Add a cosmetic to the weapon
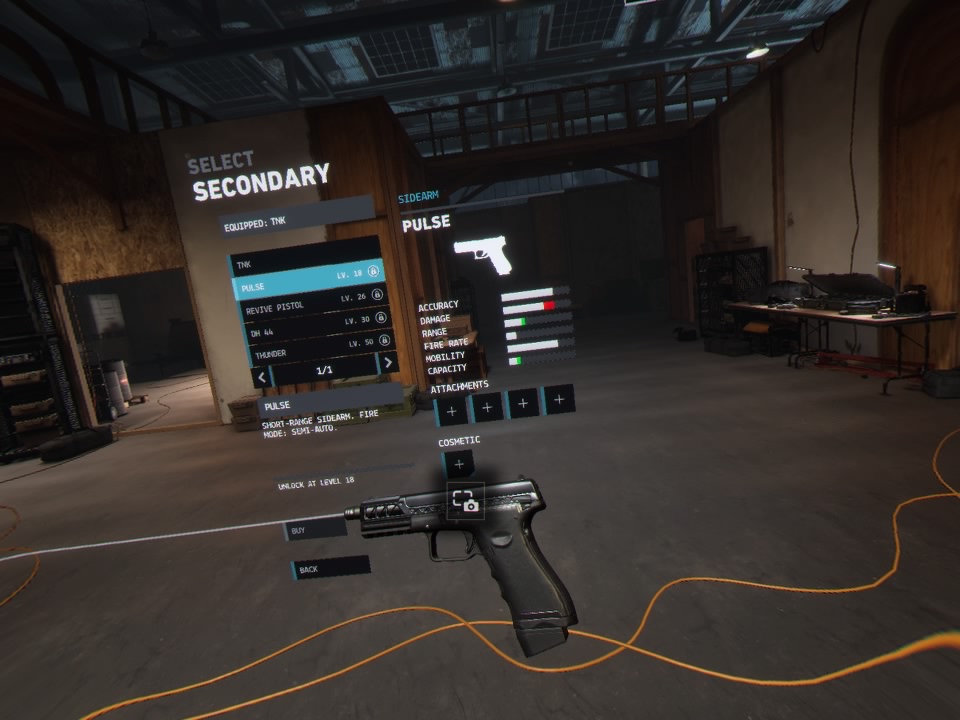 [x=458, y=464]
